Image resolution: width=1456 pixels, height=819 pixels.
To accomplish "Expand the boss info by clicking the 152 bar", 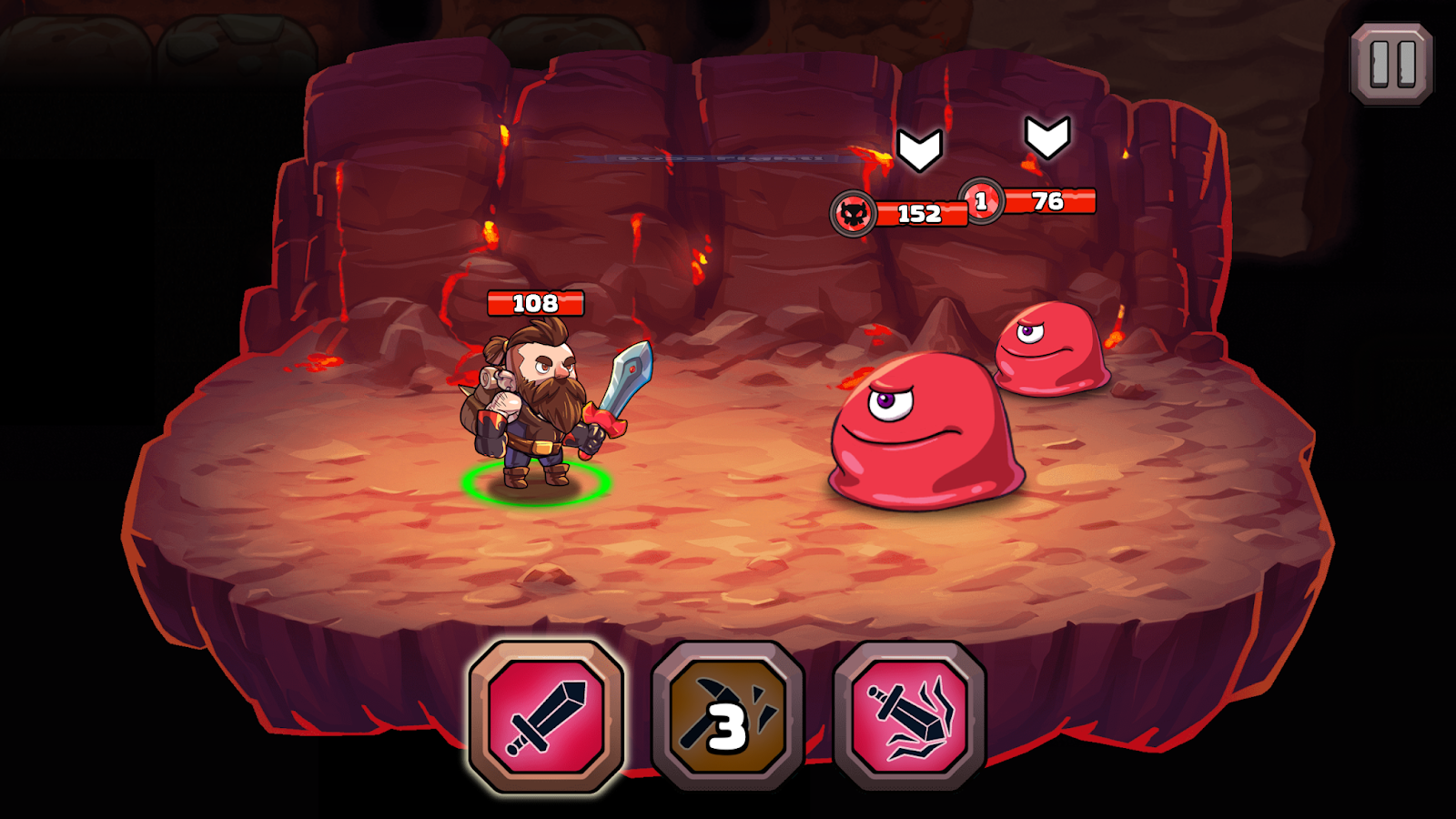I will [921, 214].
